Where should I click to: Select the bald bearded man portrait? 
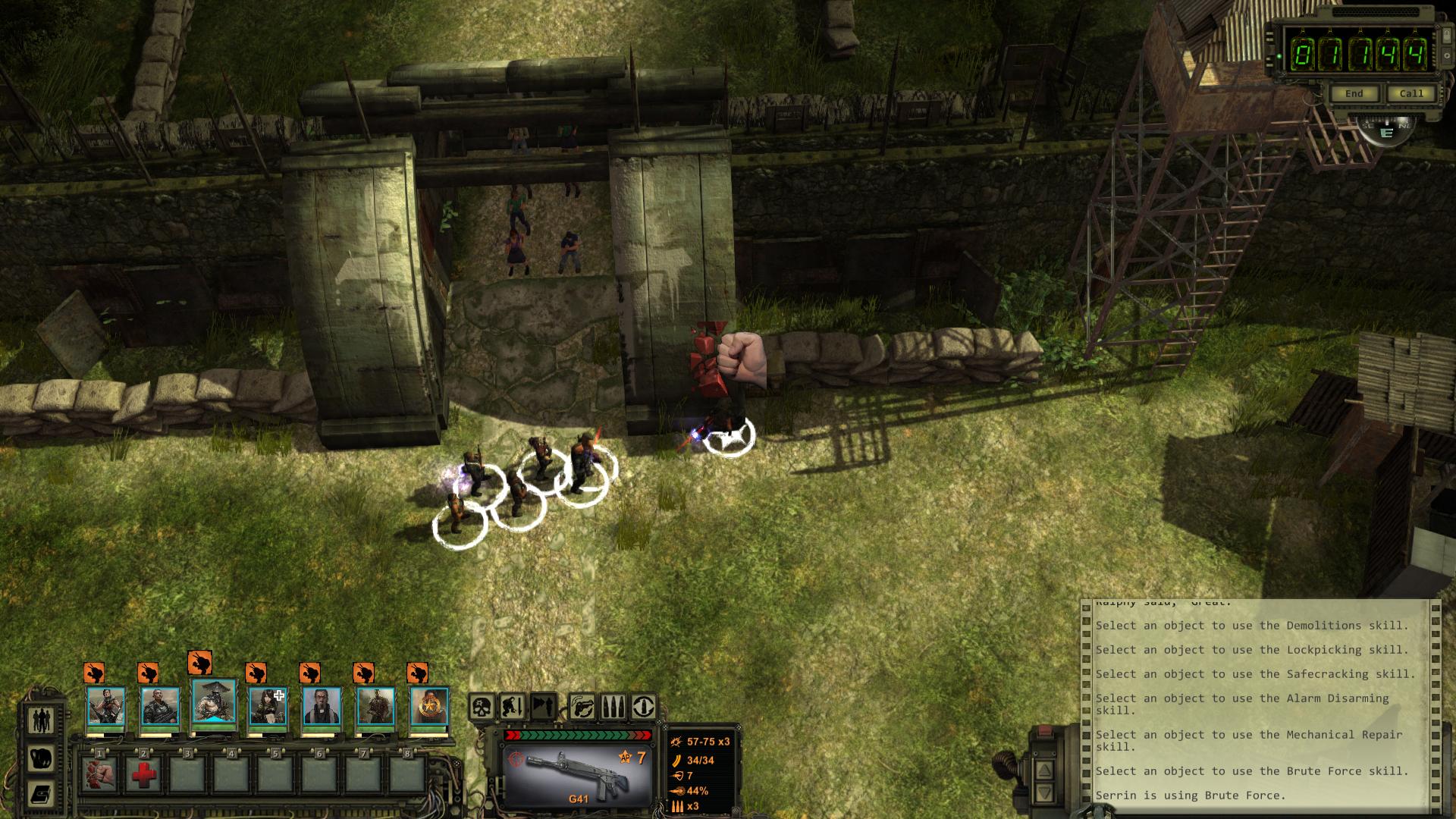coord(322,707)
